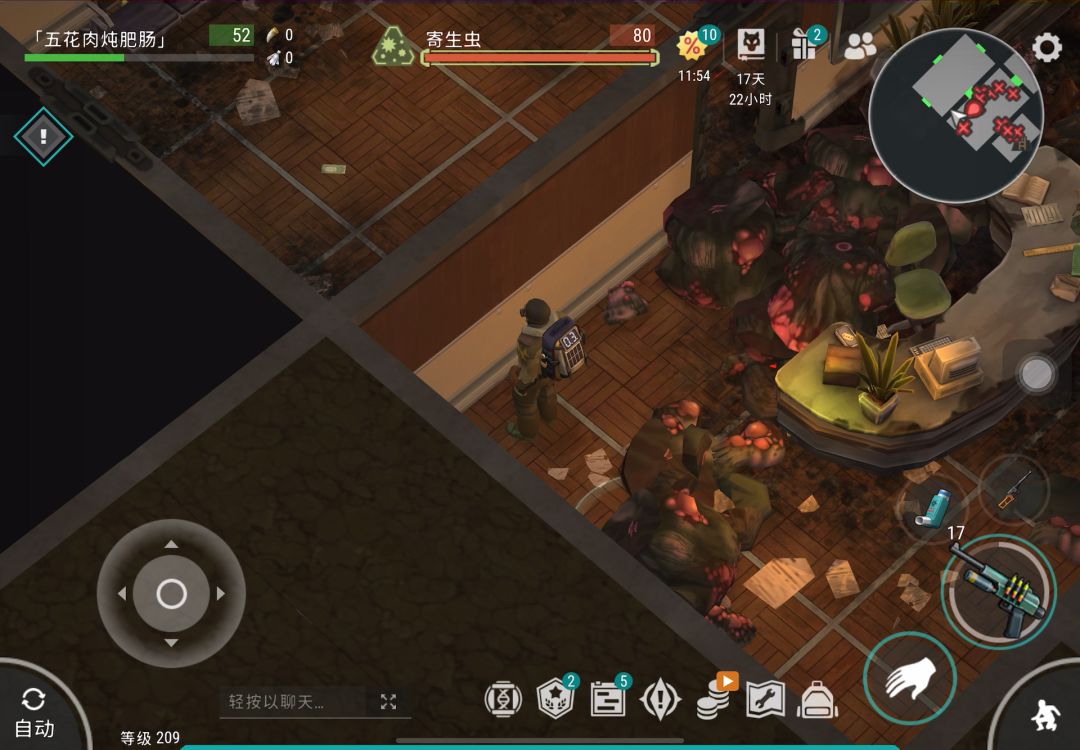Open the gear settings menu
1080x750 pixels.
pyautogui.click(x=1046, y=47)
